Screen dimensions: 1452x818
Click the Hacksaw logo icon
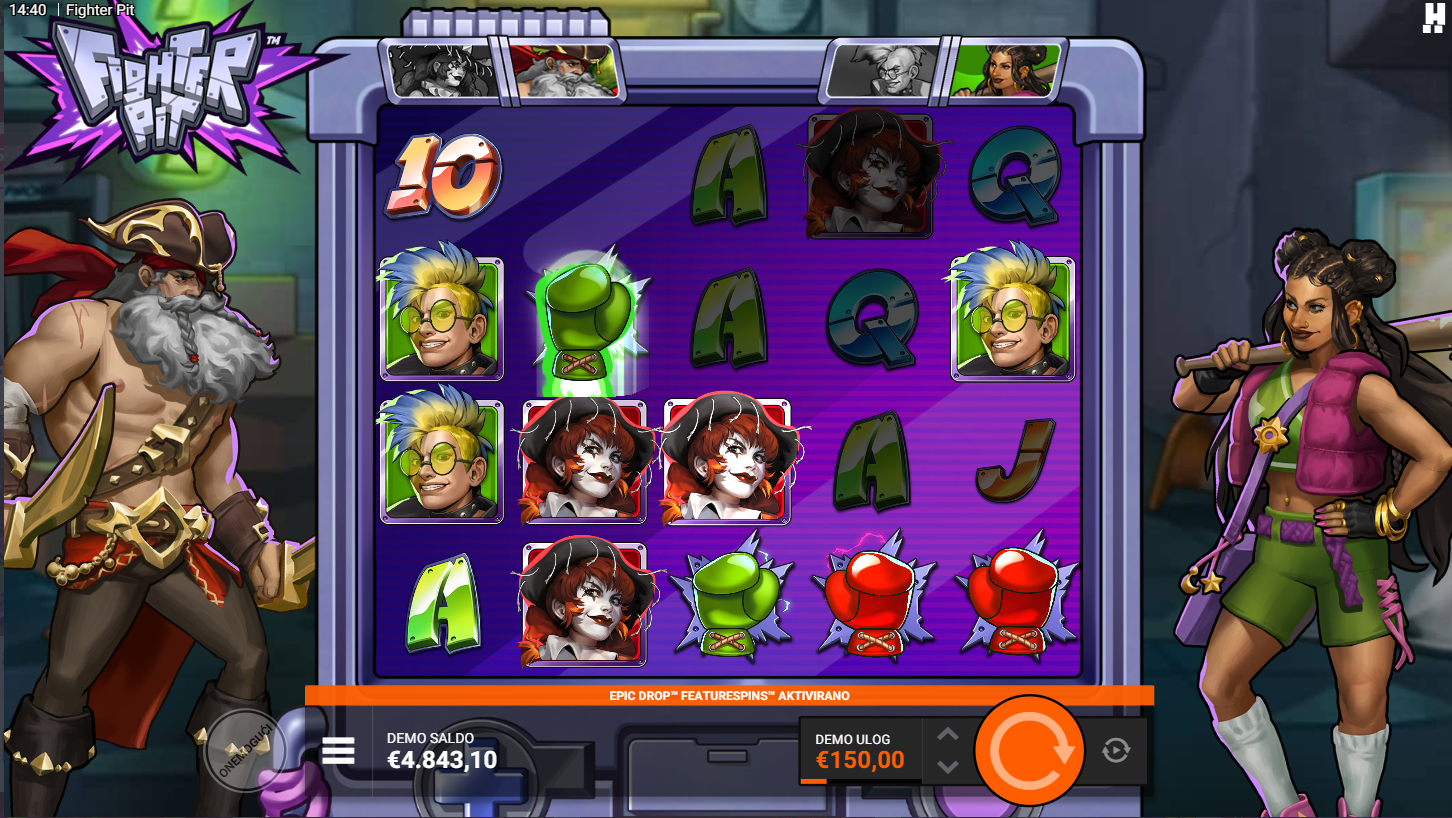click(1434, 18)
